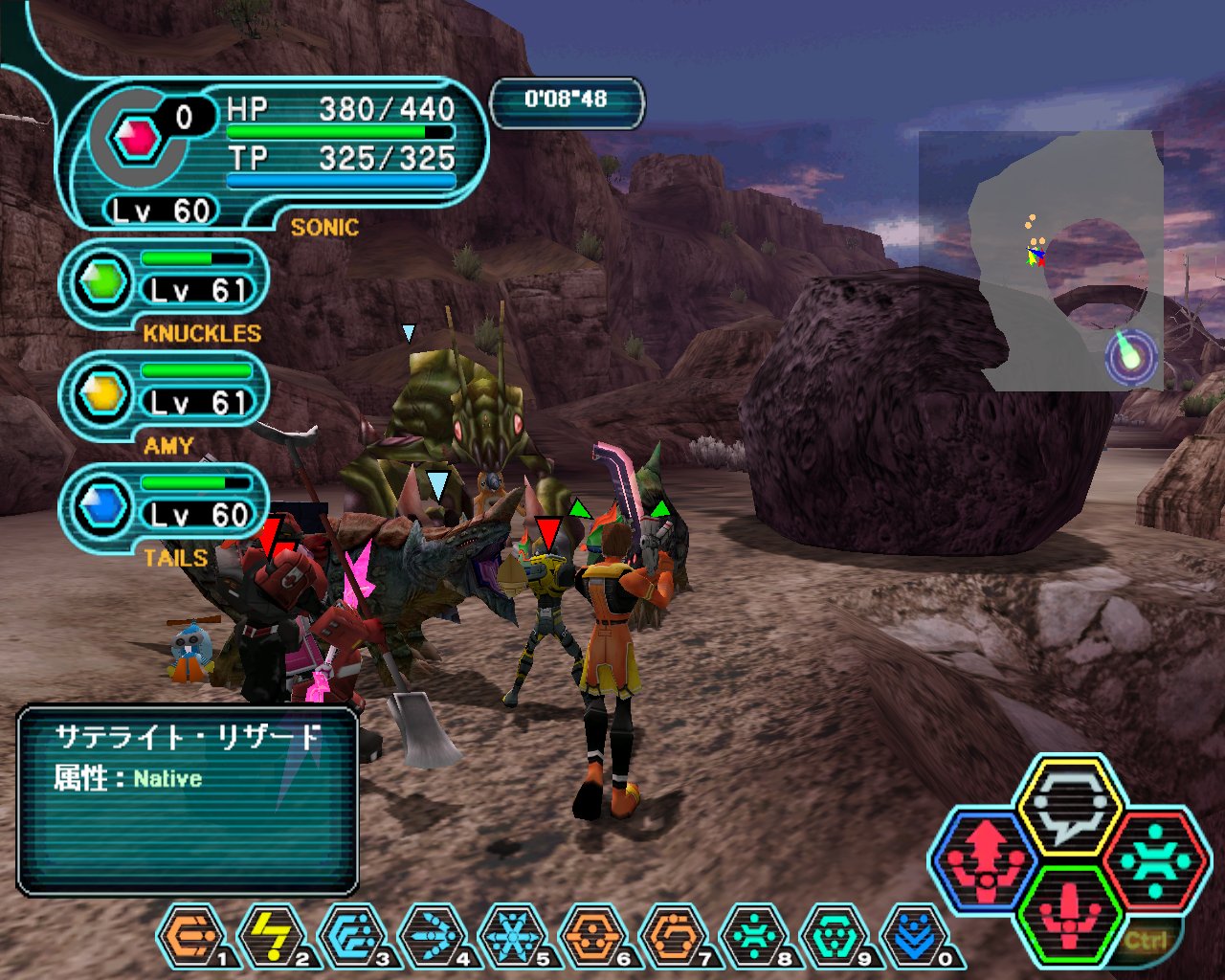Pick TAILS from the party panel
The height and width of the screenshot is (980, 1225).
coord(165,508)
